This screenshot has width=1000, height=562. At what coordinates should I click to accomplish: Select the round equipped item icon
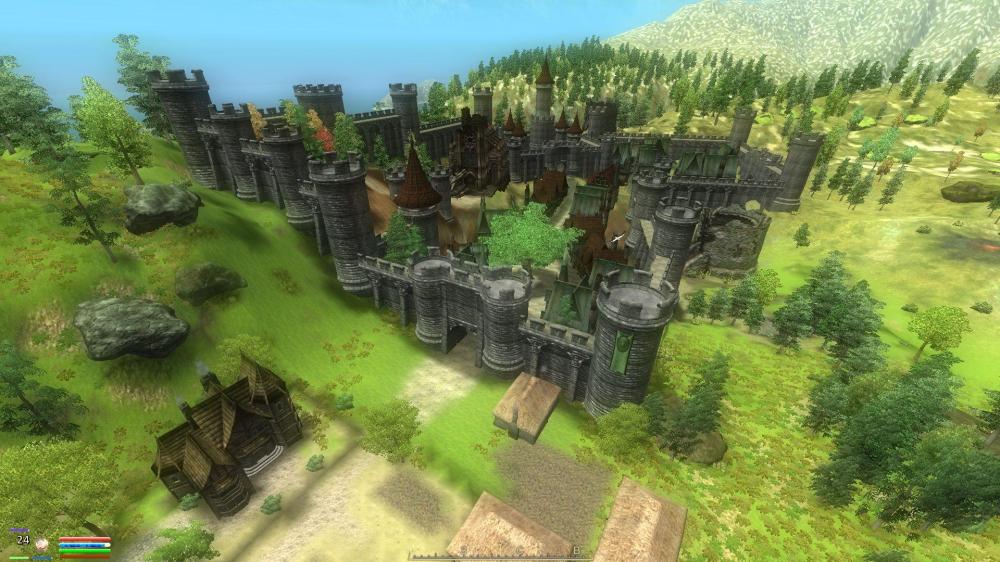(43, 544)
